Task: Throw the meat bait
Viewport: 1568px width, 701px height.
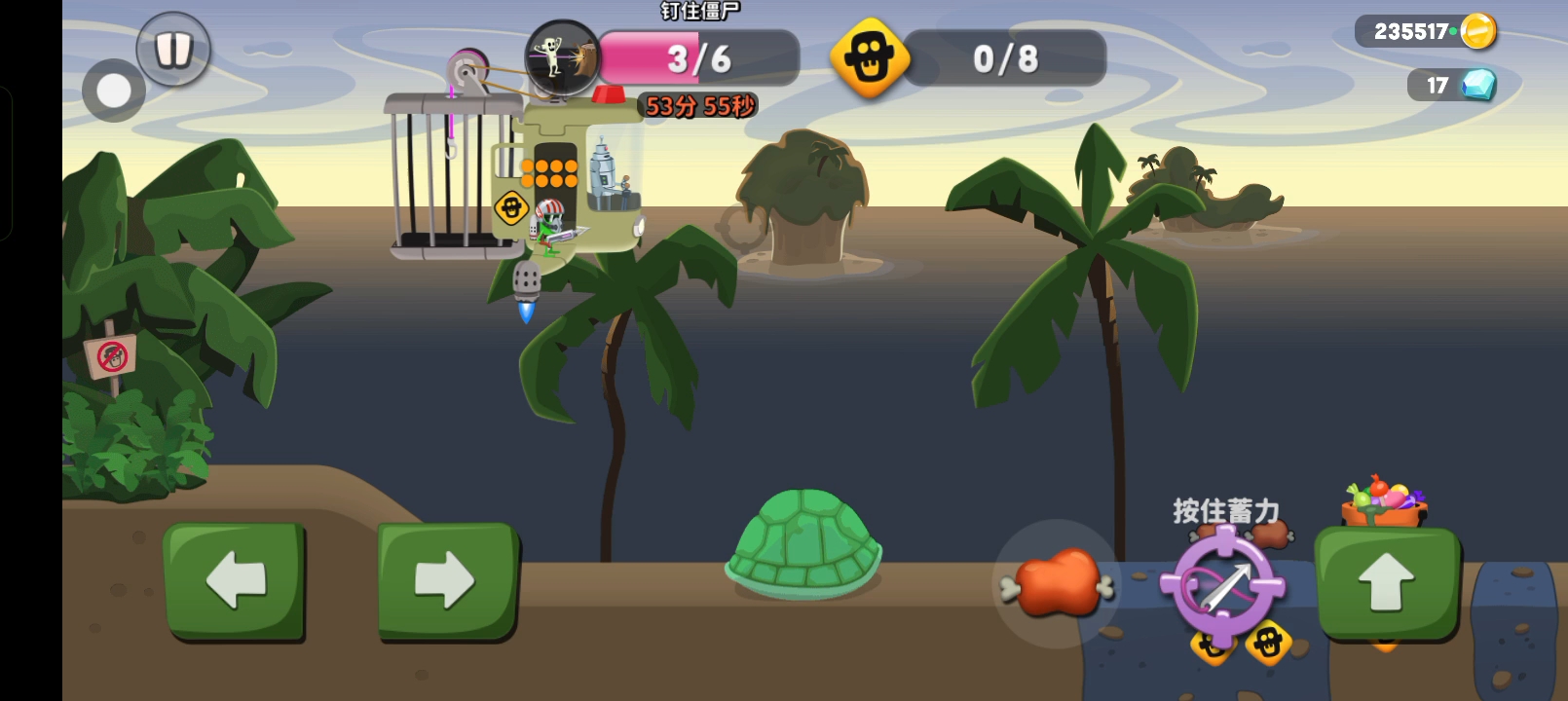Action: coord(1057,583)
